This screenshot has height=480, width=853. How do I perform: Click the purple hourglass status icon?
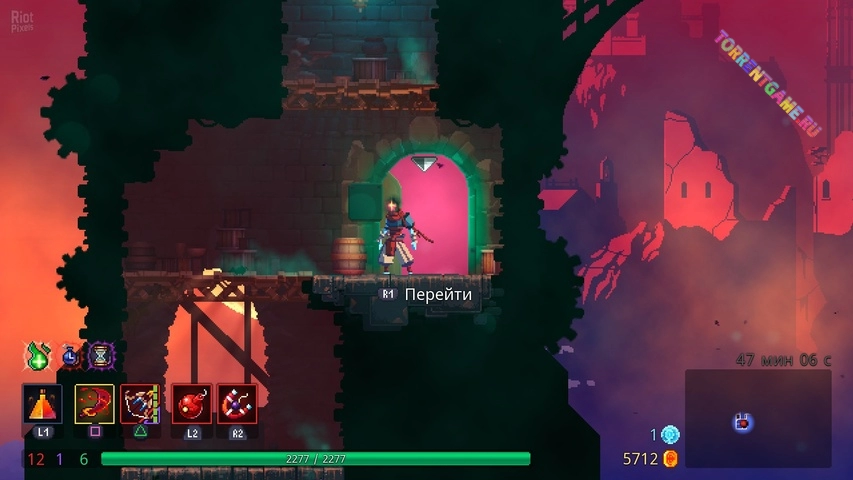[100, 355]
